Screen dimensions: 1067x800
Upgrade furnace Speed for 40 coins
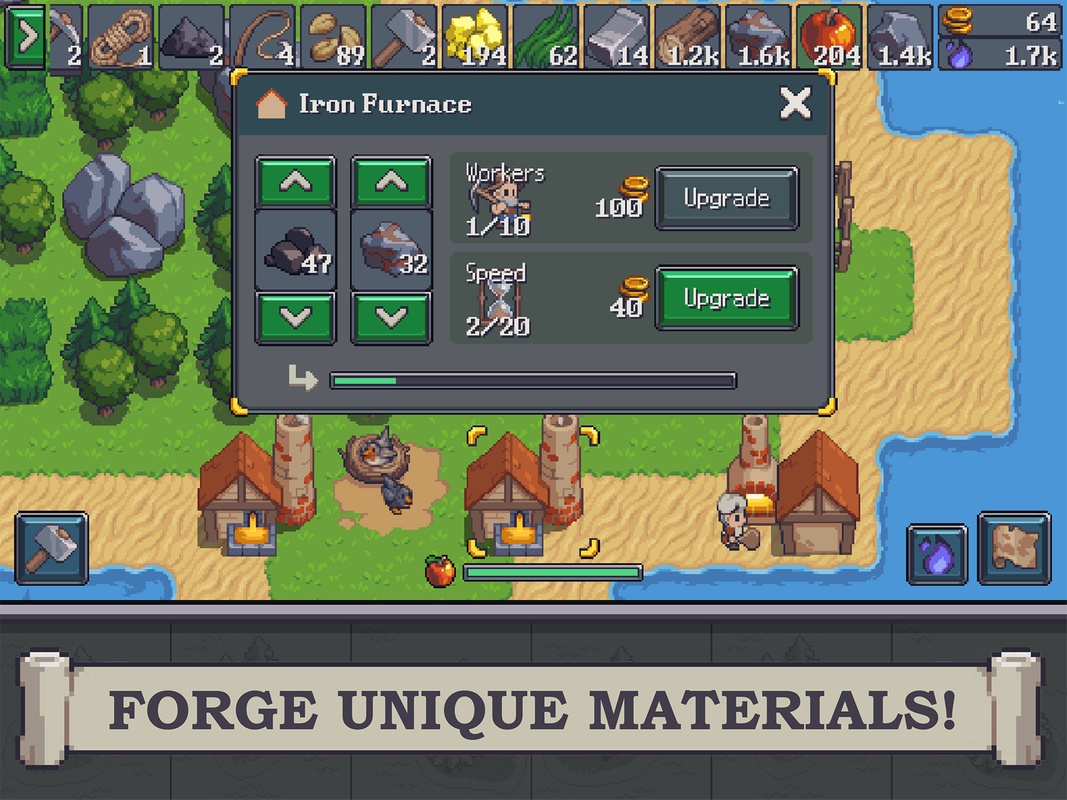[726, 298]
